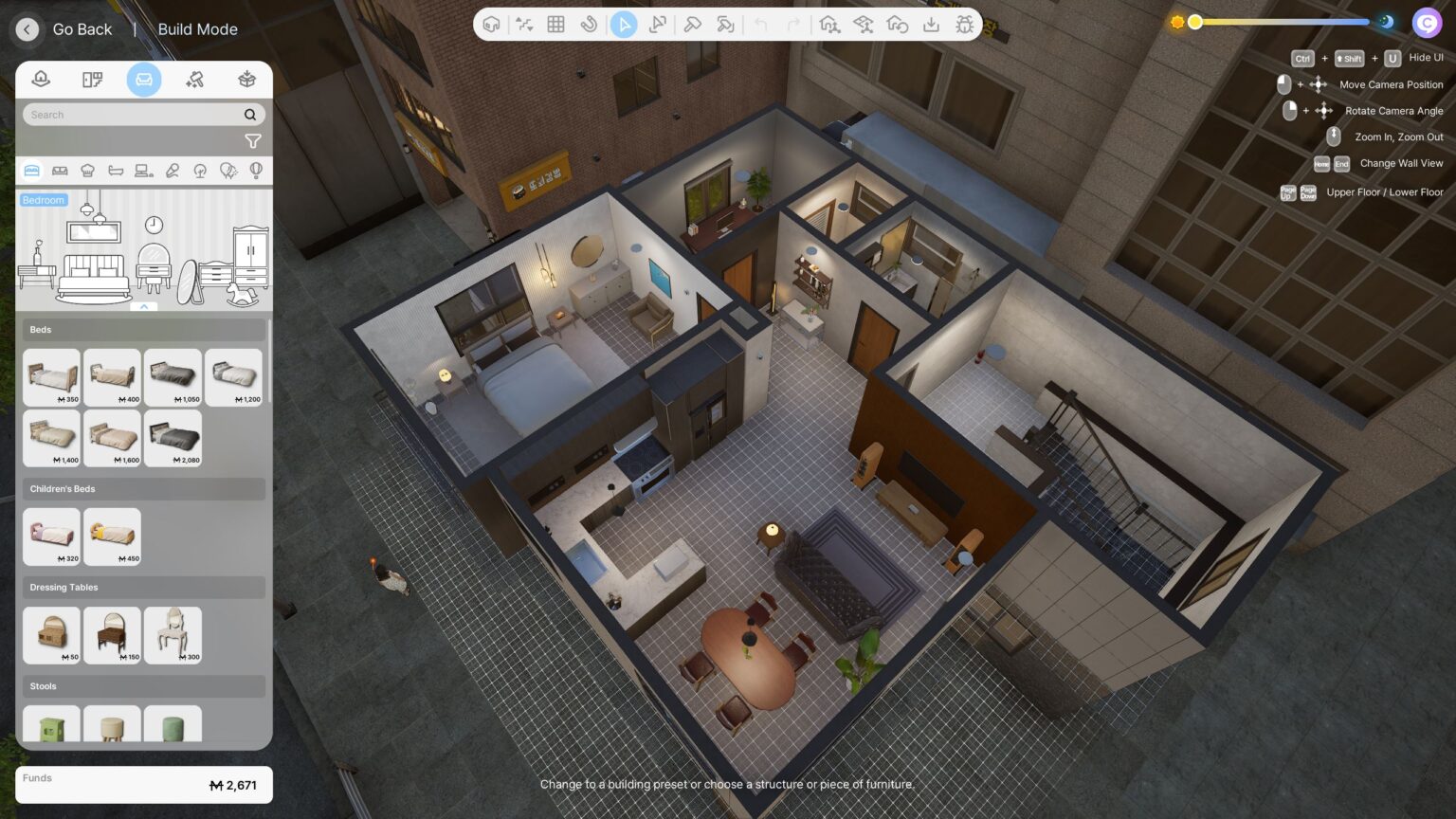Toggle the grid display in top toolbar
This screenshot has width=1456, height=819.
[x=556, y=25]
